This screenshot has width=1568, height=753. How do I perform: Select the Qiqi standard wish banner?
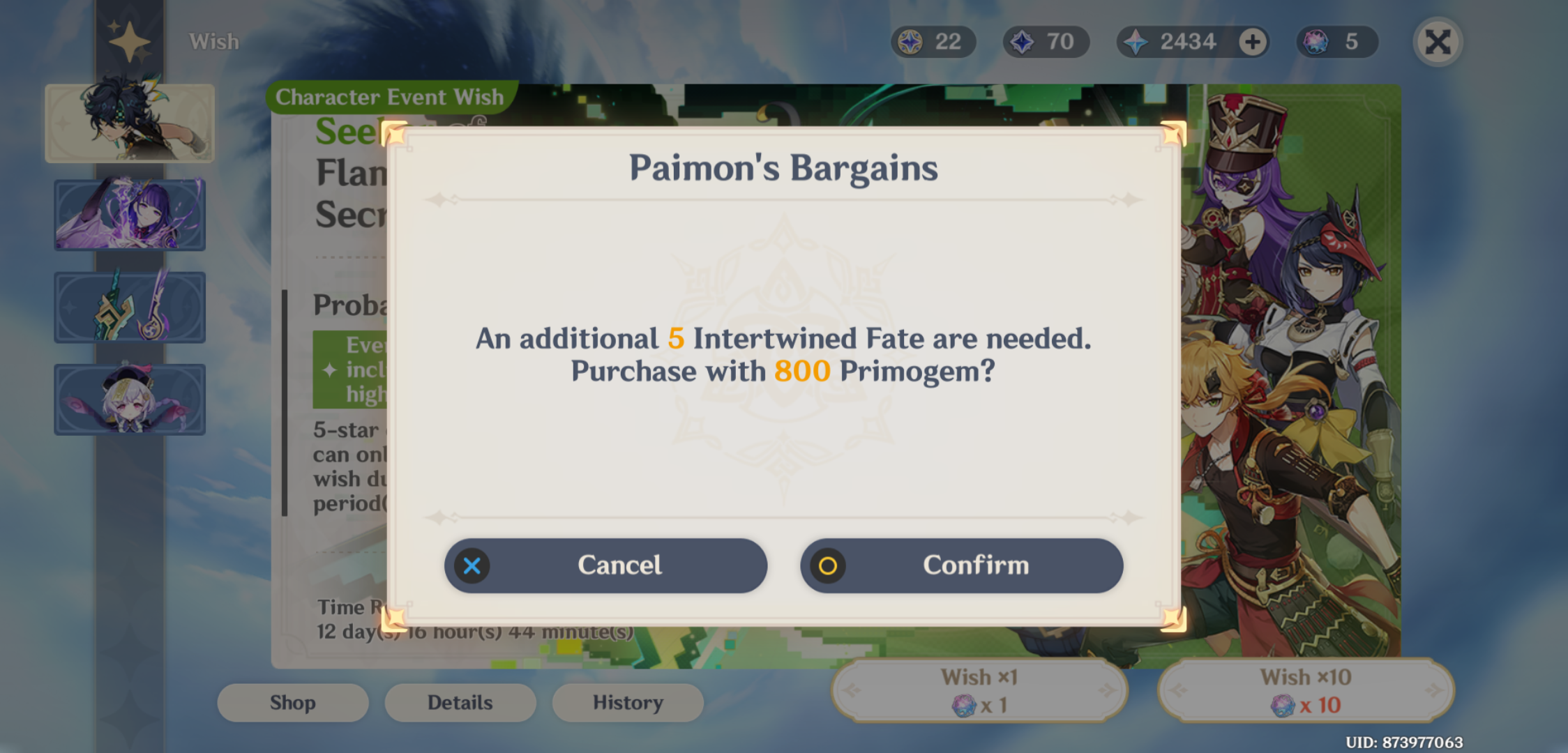click(x=130, y=399)
